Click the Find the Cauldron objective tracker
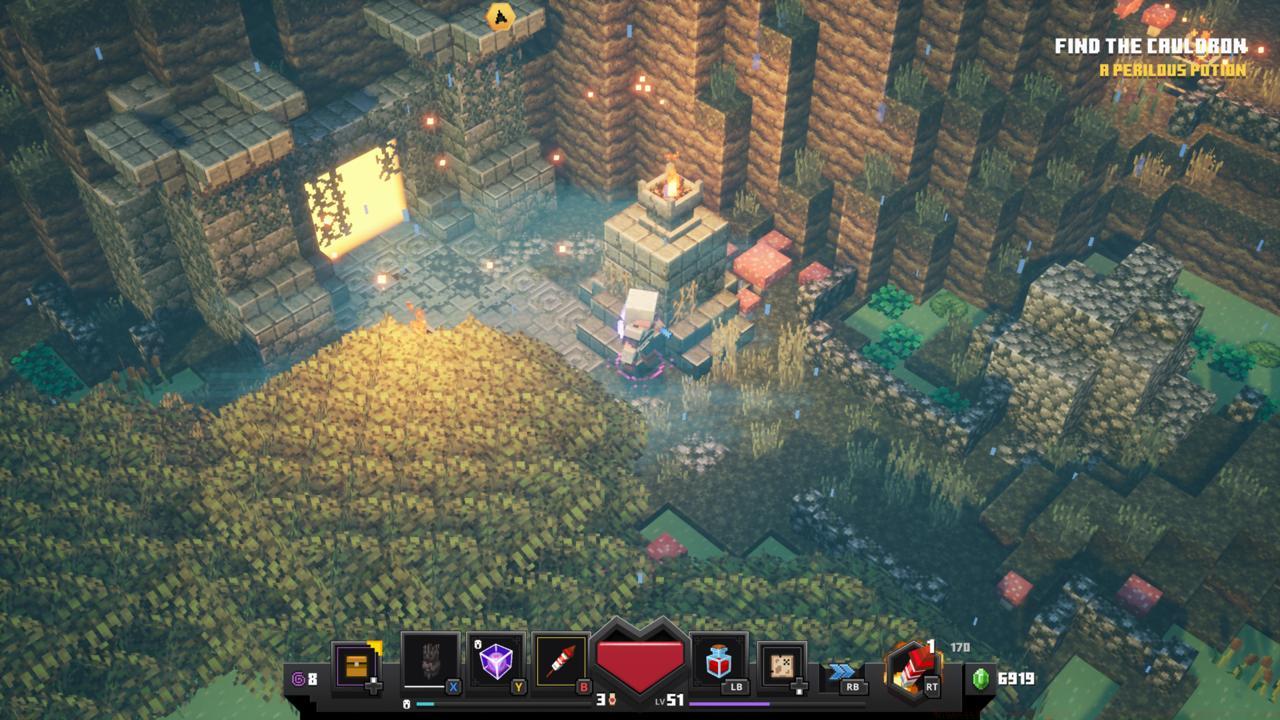Viewport: 1280px width, 720px height. tap(1150, 46)
